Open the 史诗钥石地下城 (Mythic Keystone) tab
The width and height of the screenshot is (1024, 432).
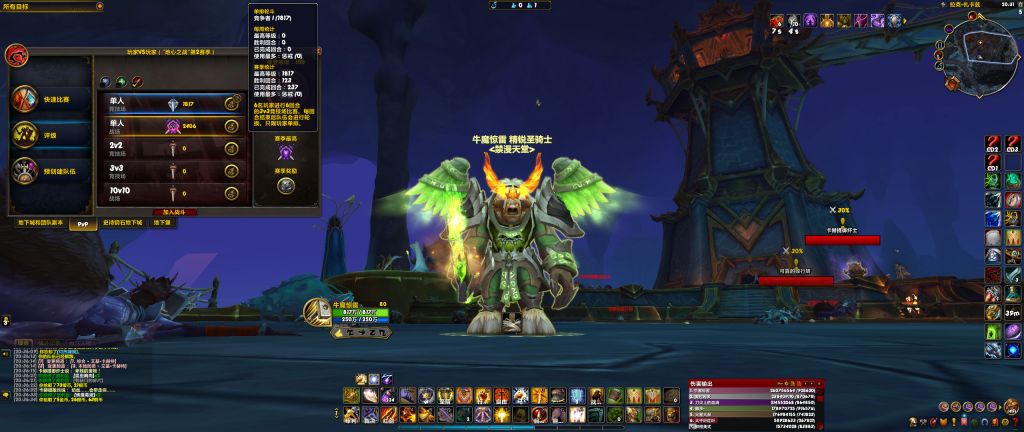(124, 223)
